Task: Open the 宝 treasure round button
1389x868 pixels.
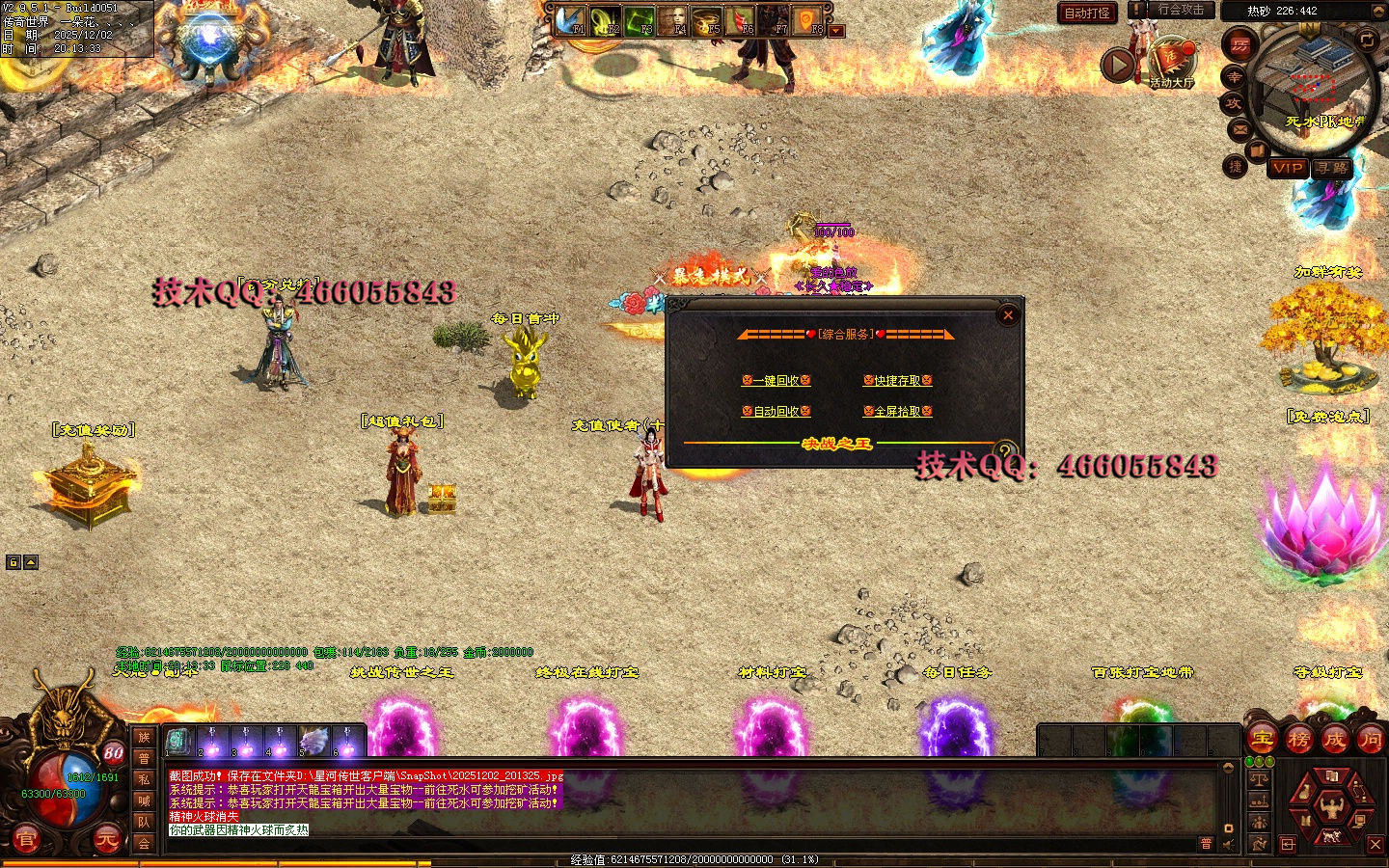Action: coord(1262,740)
